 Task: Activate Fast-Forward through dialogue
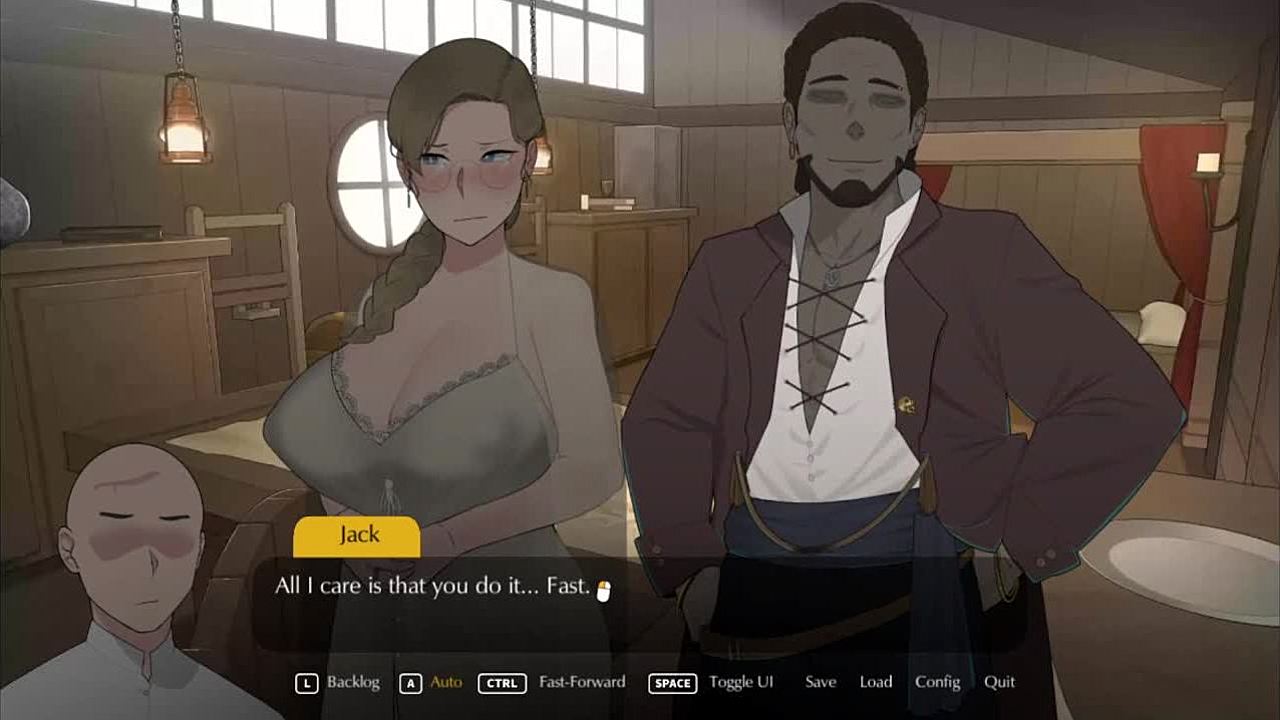coord(581,682)
